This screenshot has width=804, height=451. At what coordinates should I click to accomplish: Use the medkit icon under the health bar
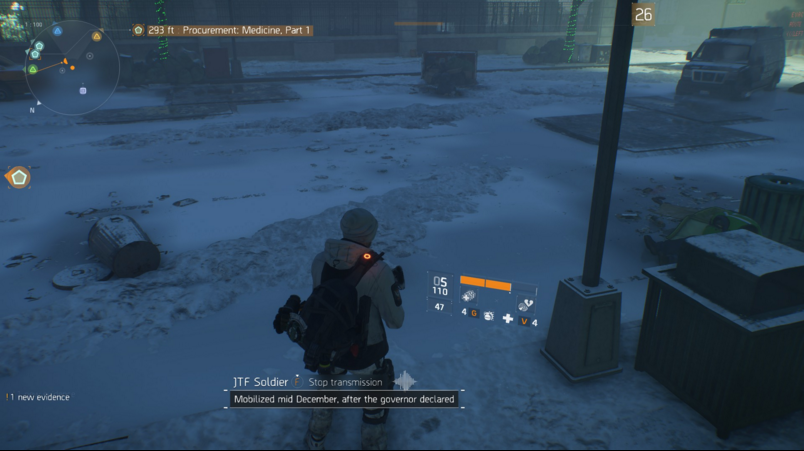click(x=508, y=319)
